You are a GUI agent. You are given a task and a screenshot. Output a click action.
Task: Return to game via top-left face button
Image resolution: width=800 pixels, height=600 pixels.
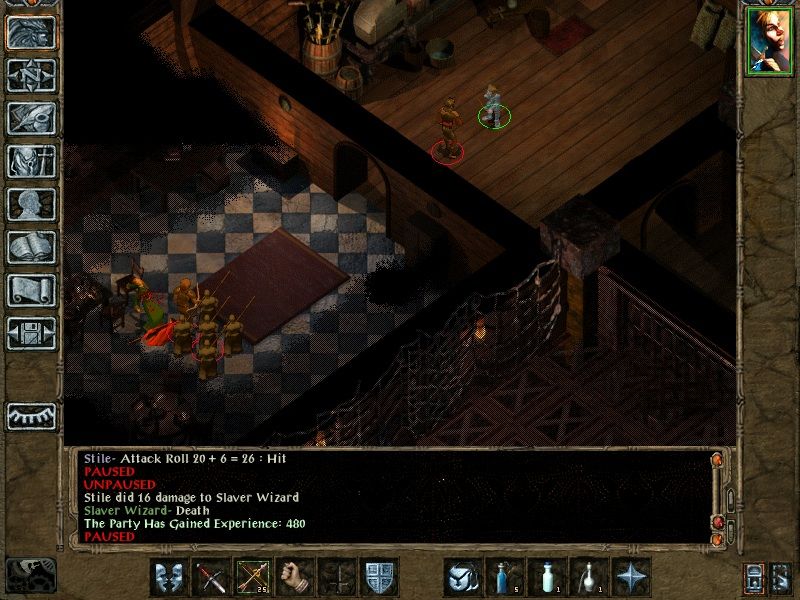pos(31,33)
